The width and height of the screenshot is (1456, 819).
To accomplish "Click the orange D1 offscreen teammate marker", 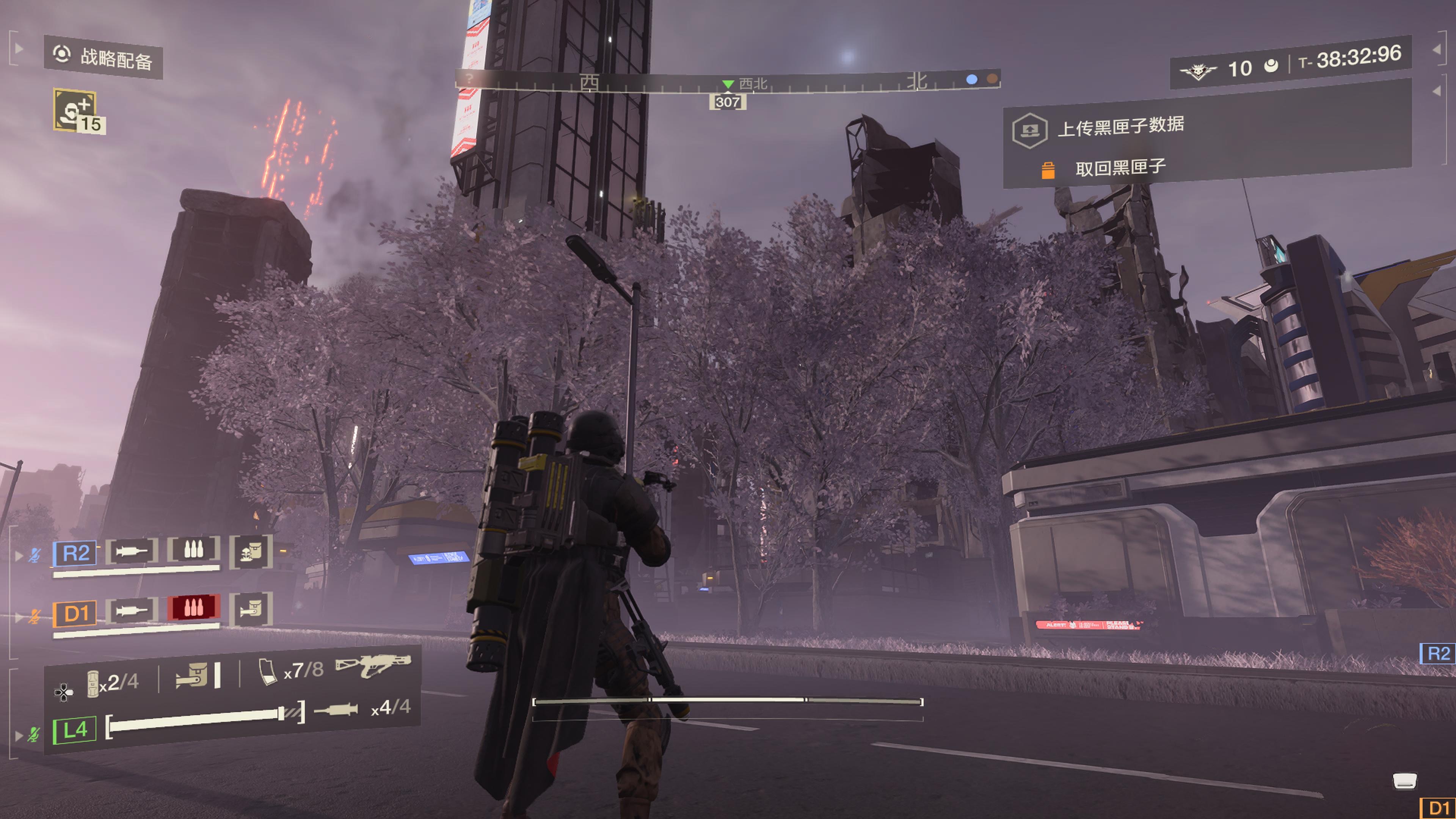I will [1438, 808].
